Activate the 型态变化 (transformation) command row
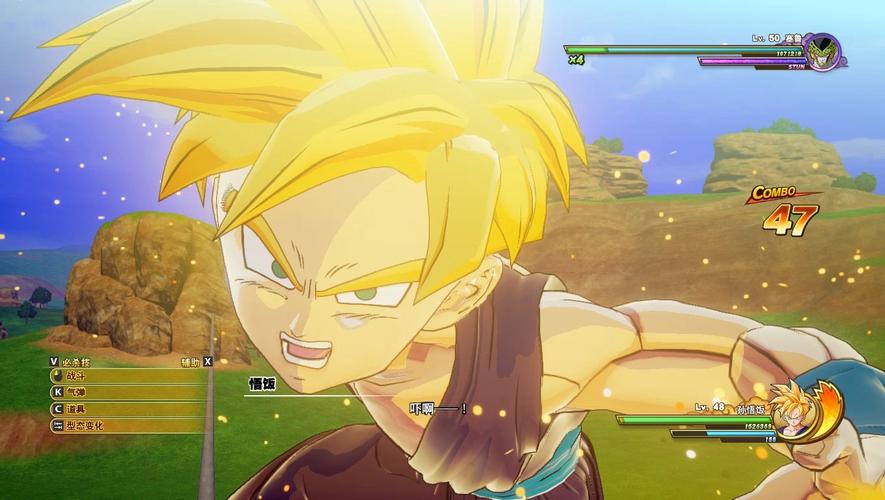This screenshot has width=885, height=500. pos(110,426)
